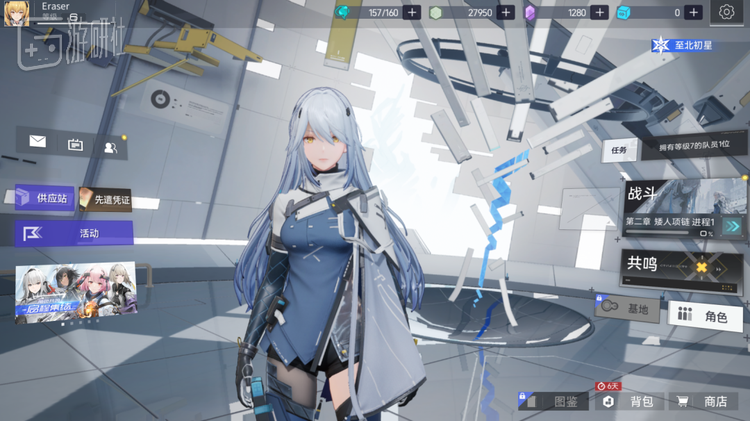Viewport: 750px width, 421px height.
Task: Open the mail envelope icon
Action: coord(38,142)
